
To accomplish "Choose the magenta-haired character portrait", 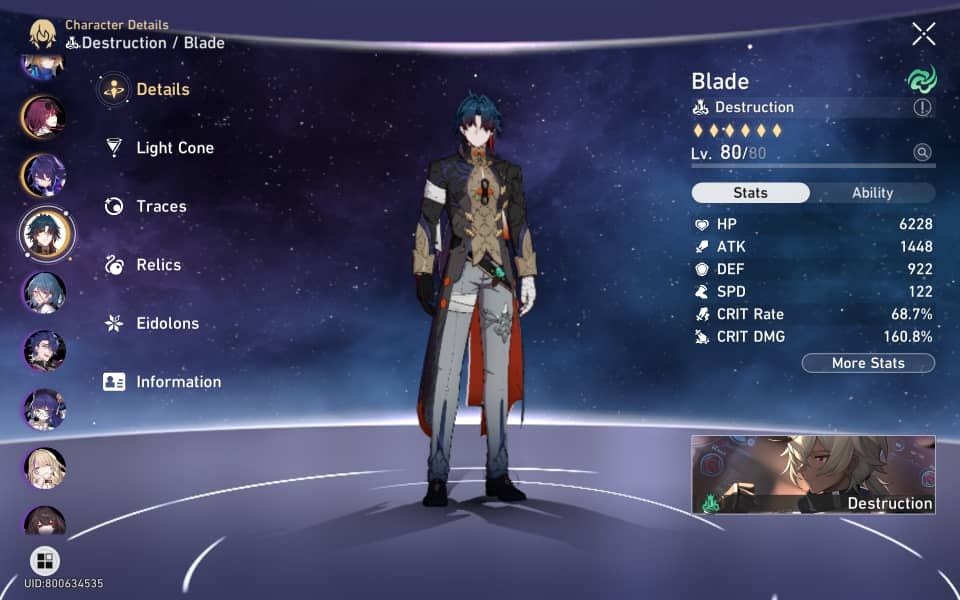I will (44, 117).
